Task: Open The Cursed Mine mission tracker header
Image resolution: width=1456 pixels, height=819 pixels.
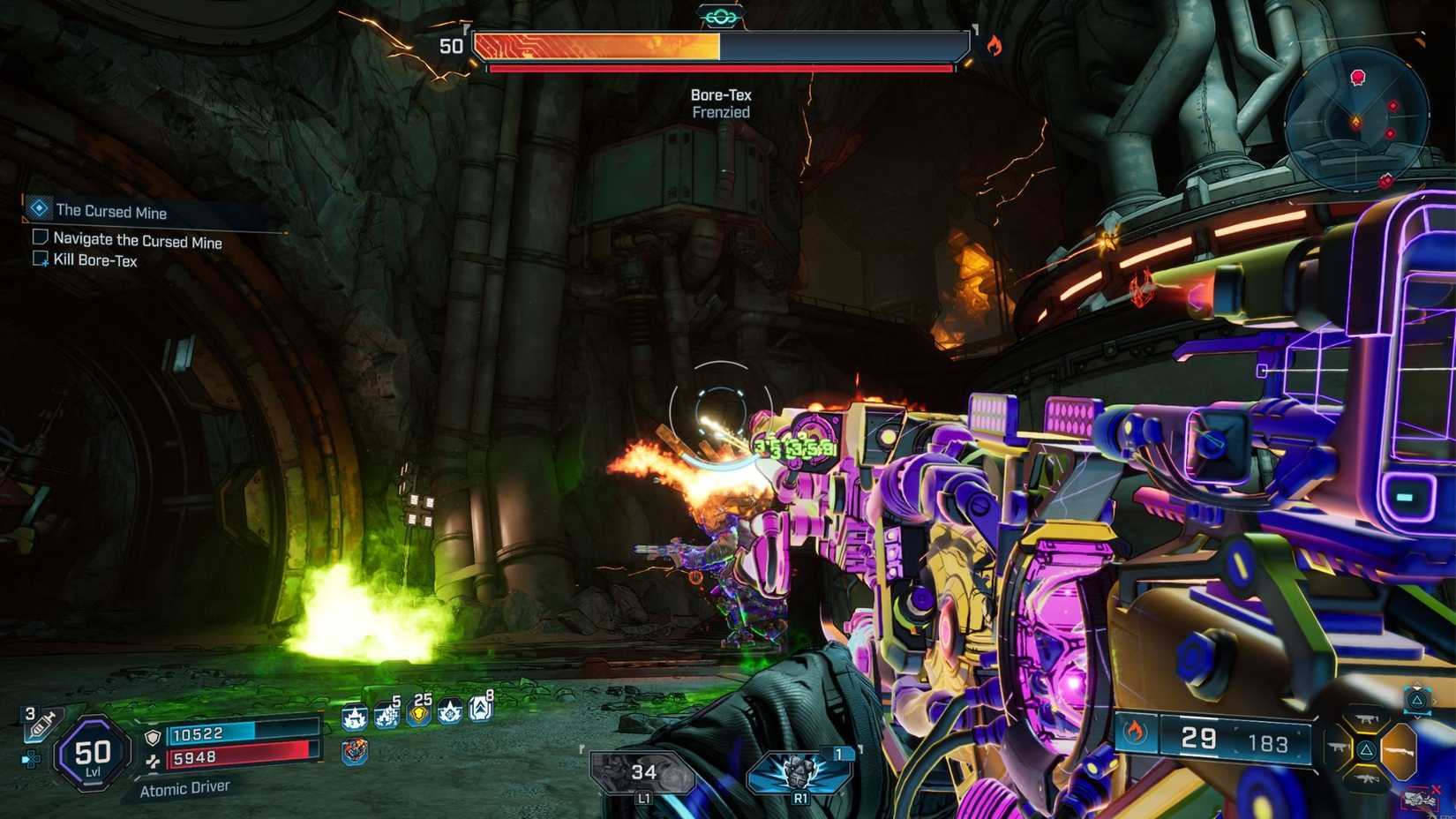Action: pyautogui.click(x=110, y=212)
